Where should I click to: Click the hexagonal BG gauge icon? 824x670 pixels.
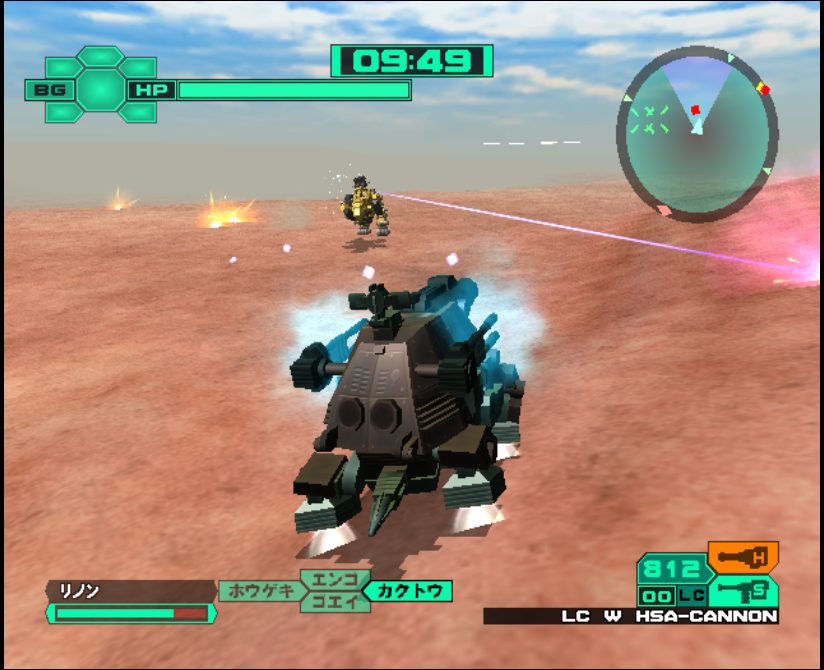(100, 90)
